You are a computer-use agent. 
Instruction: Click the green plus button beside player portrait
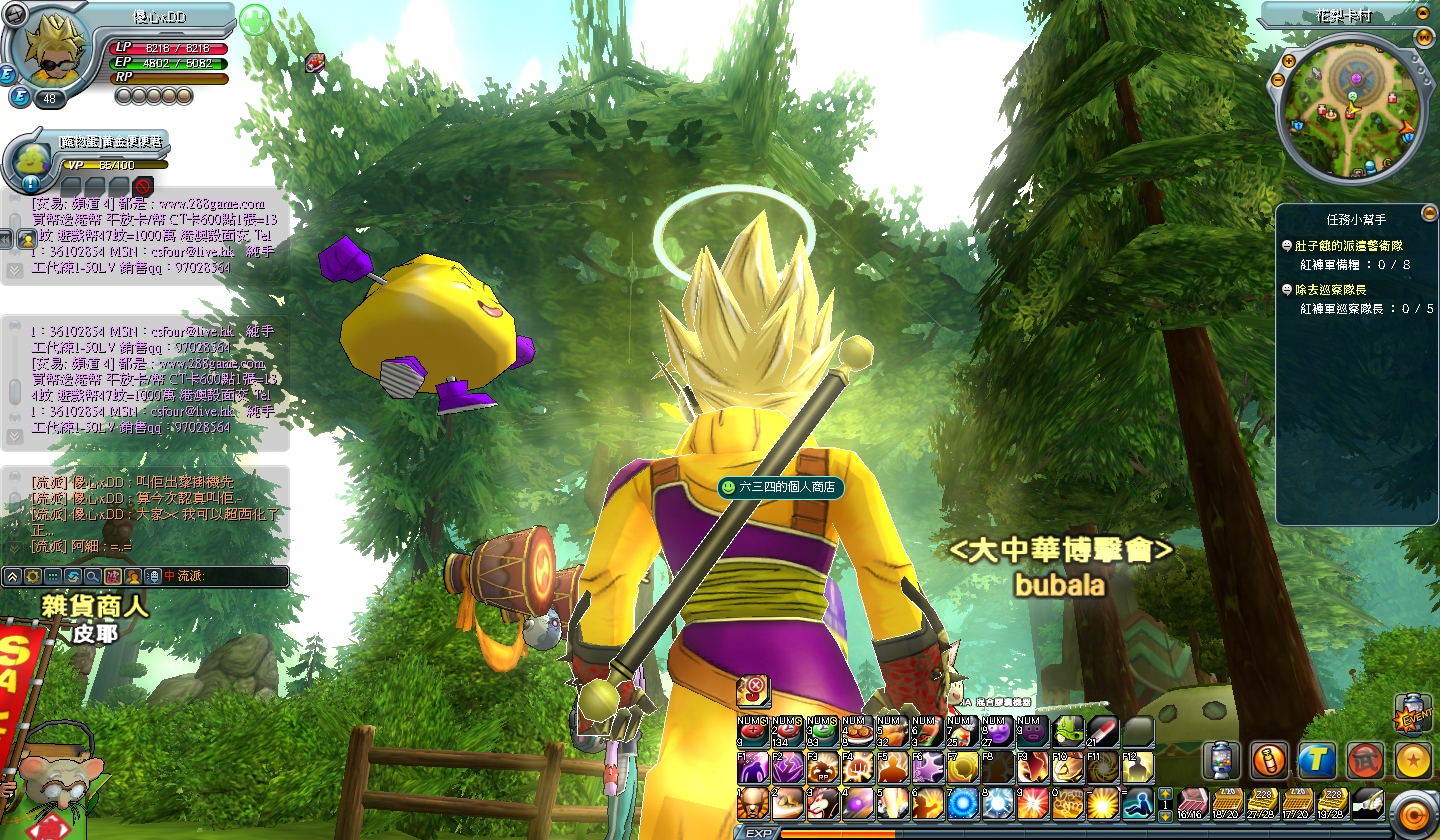click(255, 20)
